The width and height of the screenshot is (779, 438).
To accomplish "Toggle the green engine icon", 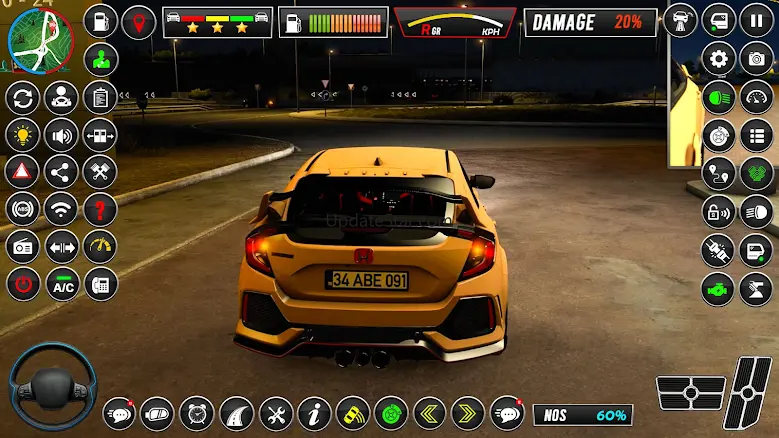I will point(718,288).
